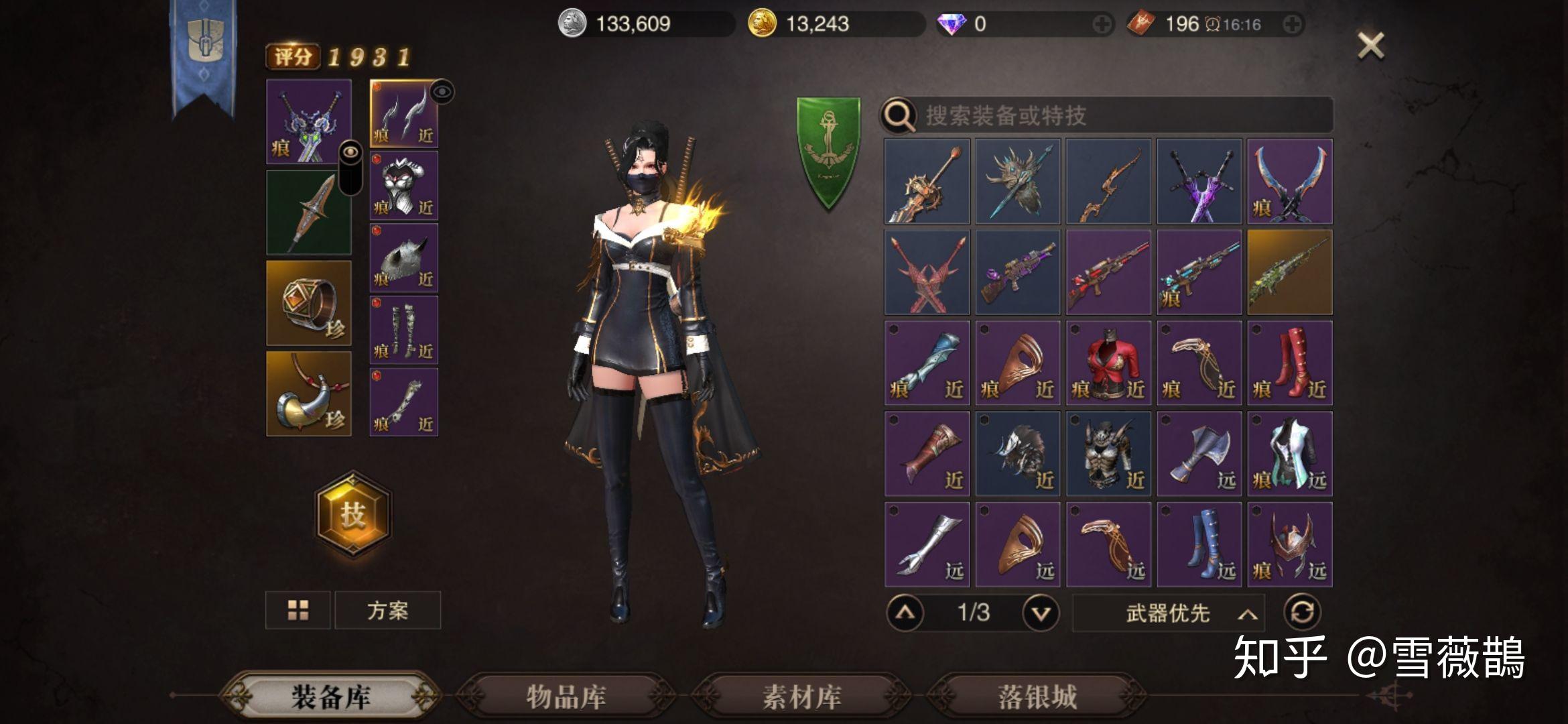Go to the 落银城 tab

click(1037, 697)
